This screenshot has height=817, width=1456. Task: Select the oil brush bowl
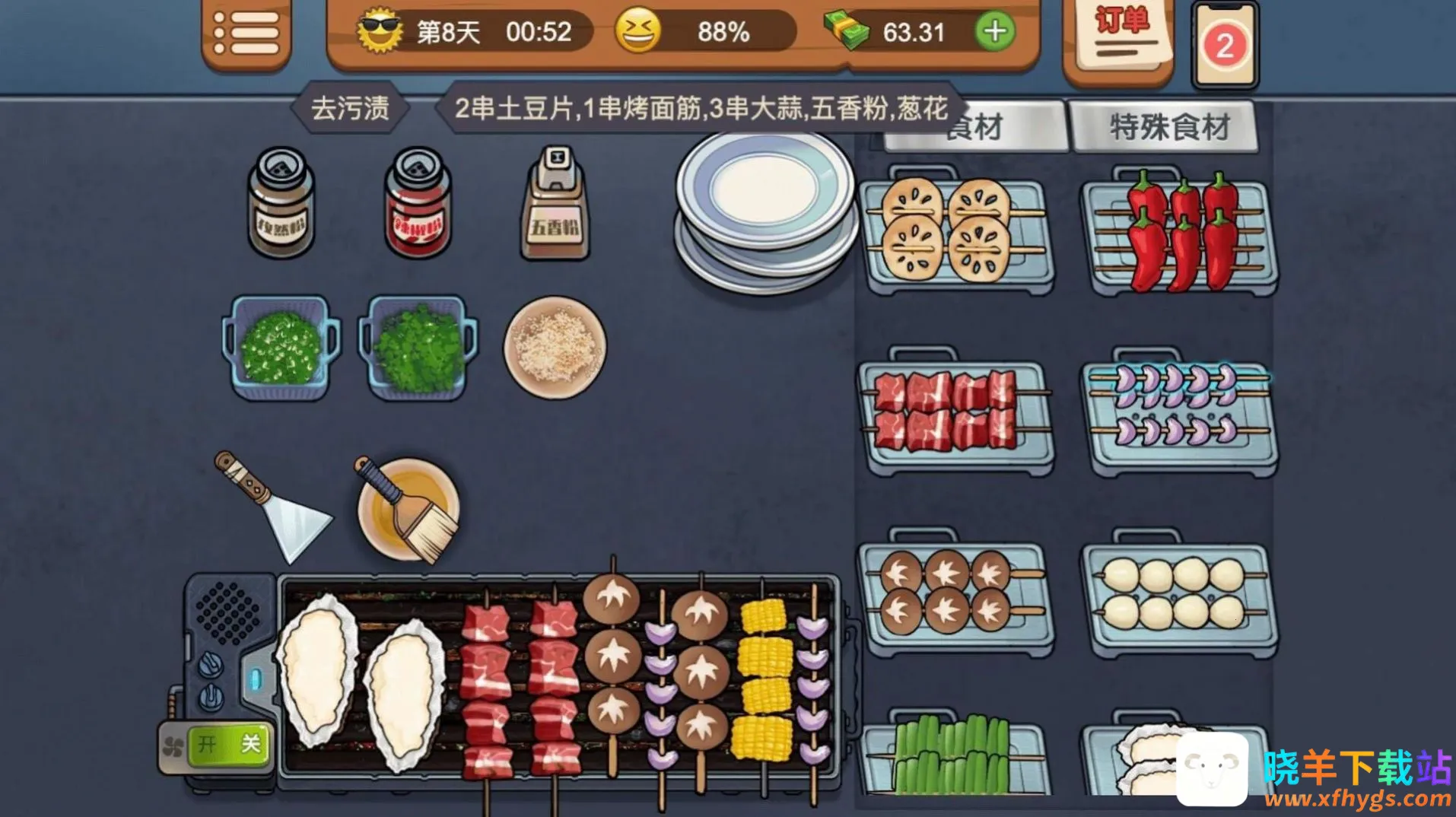click(409, 508)
